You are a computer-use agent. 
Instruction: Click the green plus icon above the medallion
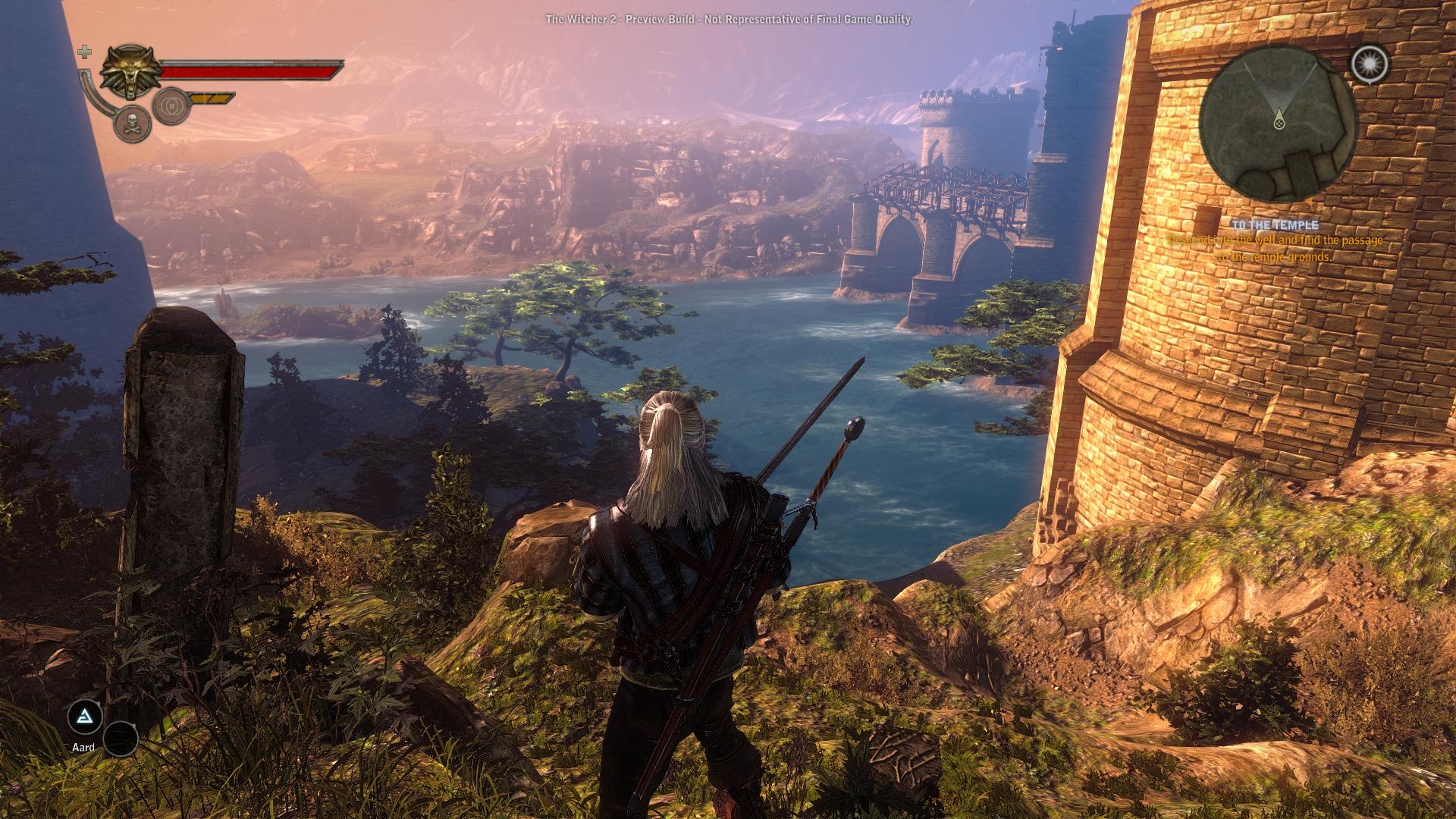tap(85, 52)
